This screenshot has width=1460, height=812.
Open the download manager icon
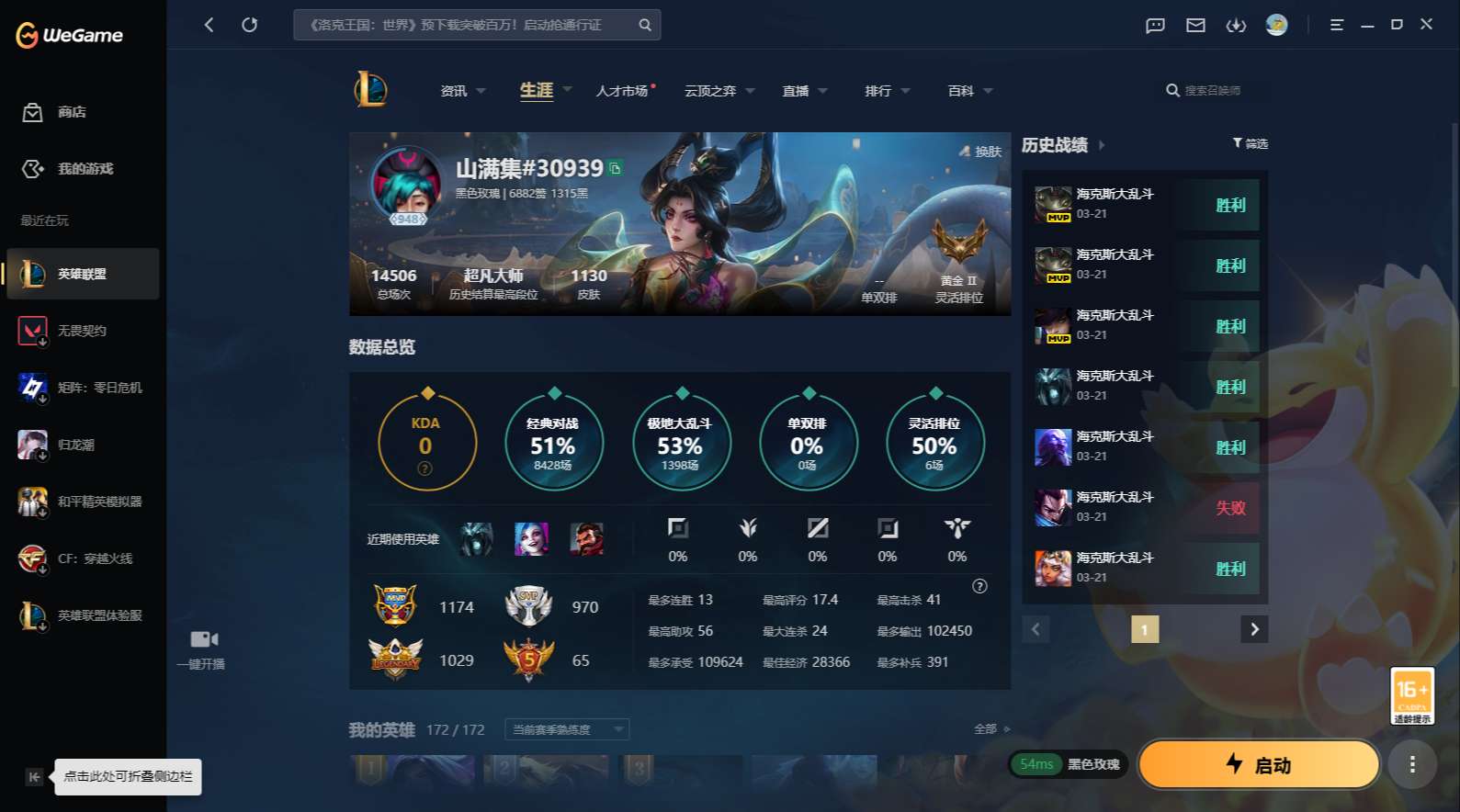1236,25
